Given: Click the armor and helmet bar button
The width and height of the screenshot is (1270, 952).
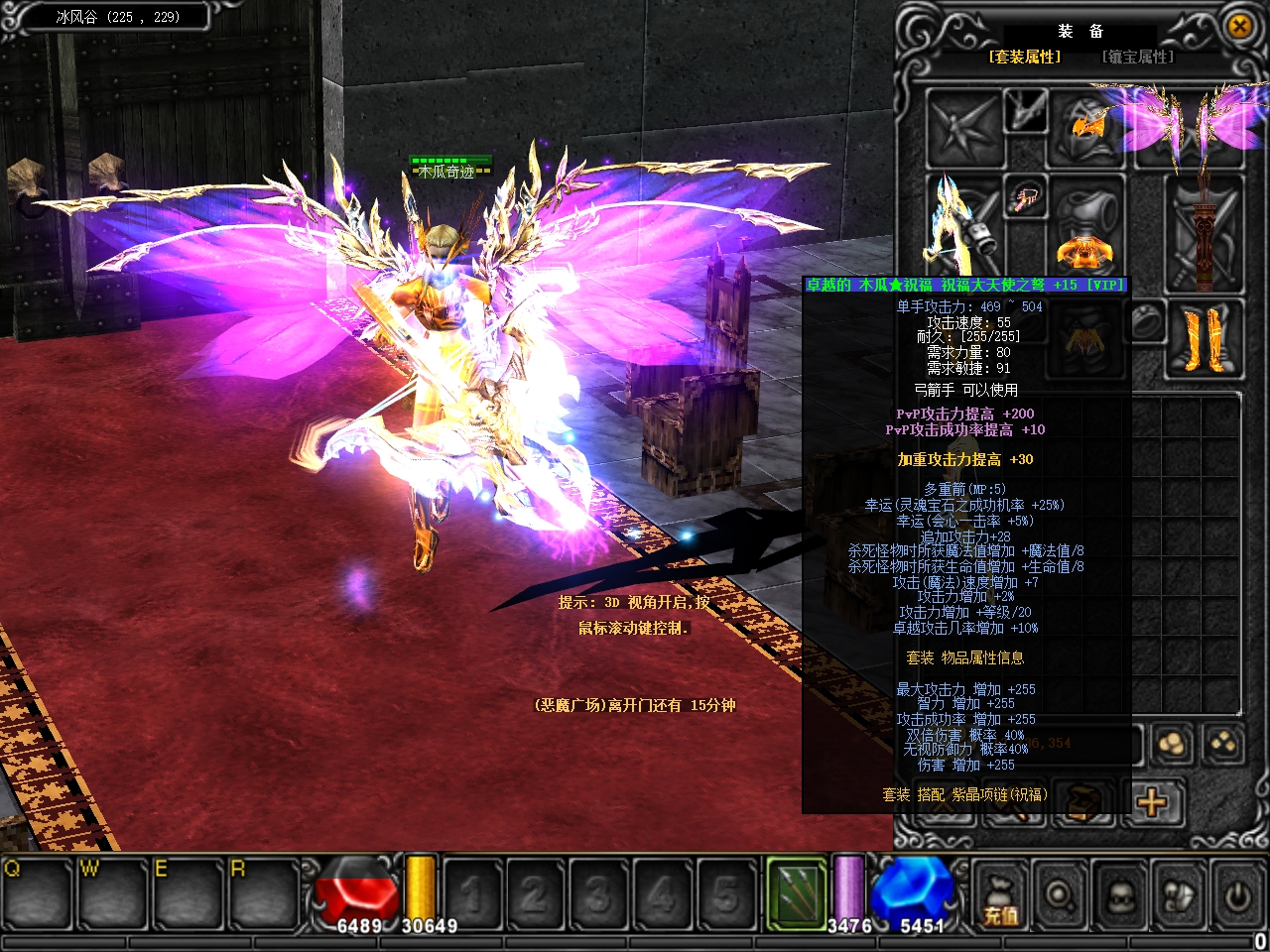Looking at the screenshot, I should coord(1179,897).
